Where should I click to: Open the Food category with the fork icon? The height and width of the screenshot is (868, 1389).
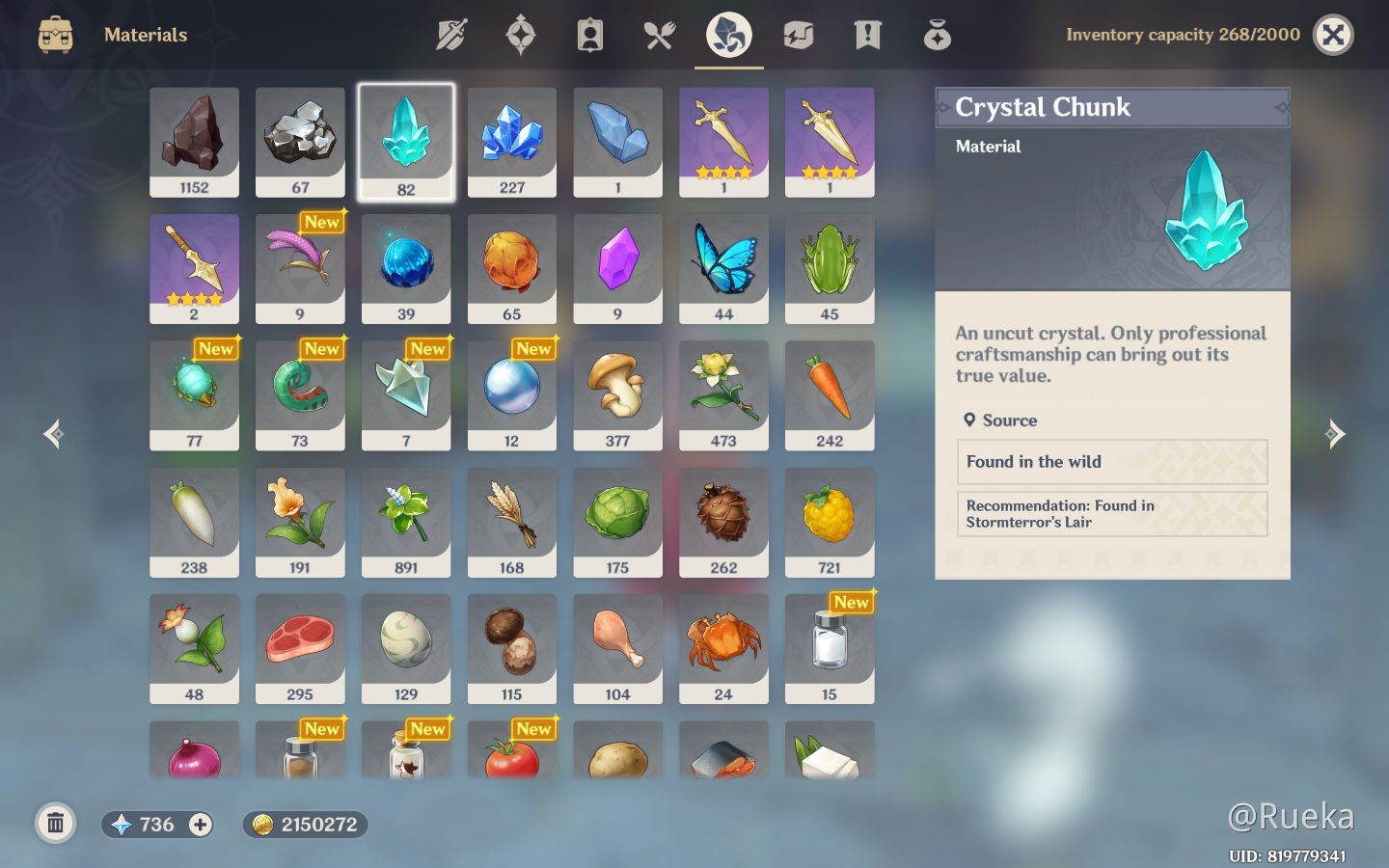659,35
